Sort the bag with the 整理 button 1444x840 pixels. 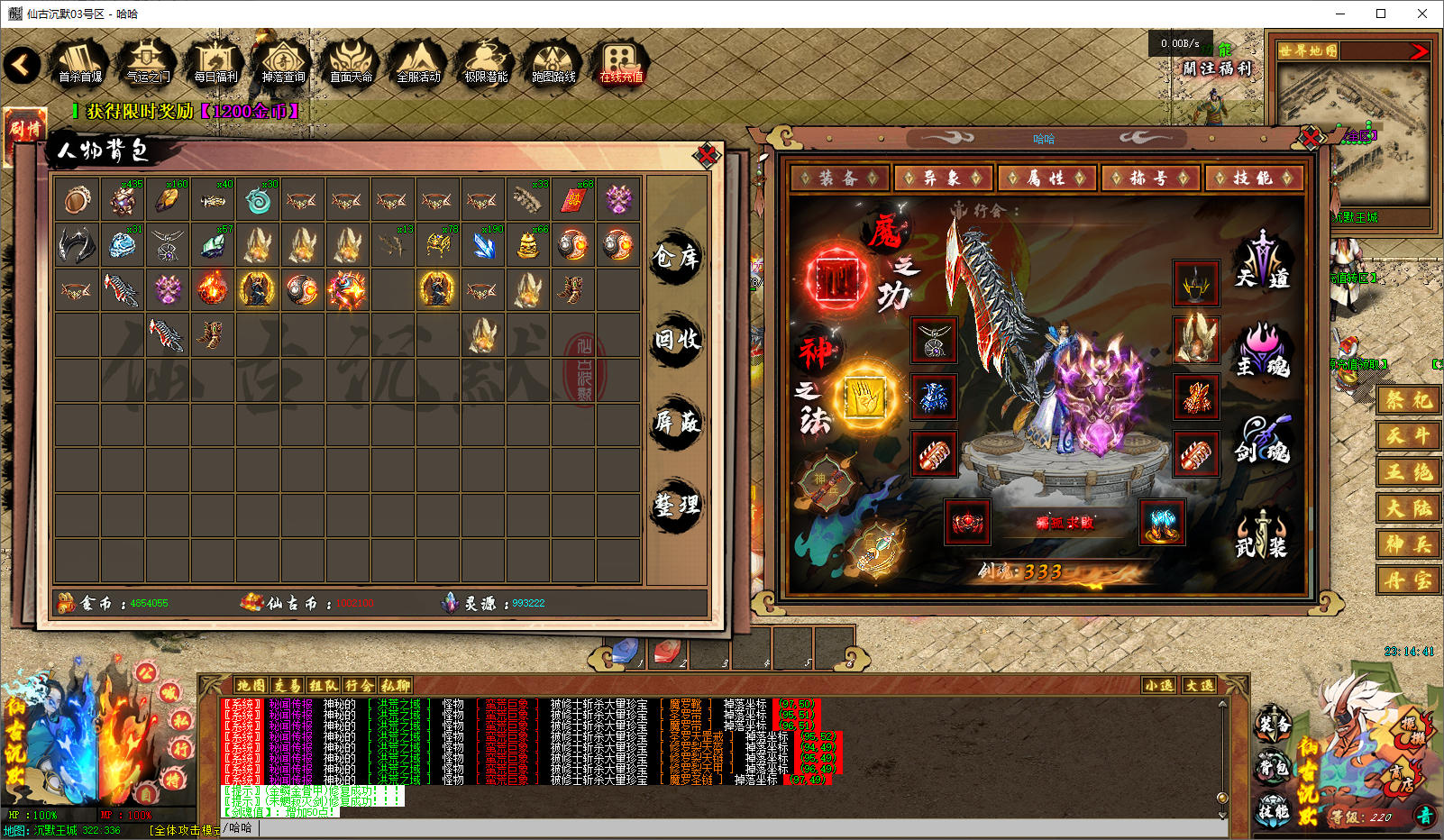pos(676,505)
